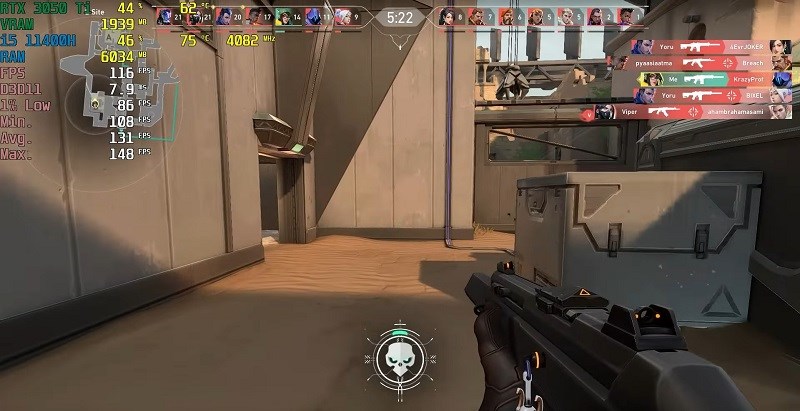
Task: Click the right-team portrait scored 1
Action: [628, 16]
